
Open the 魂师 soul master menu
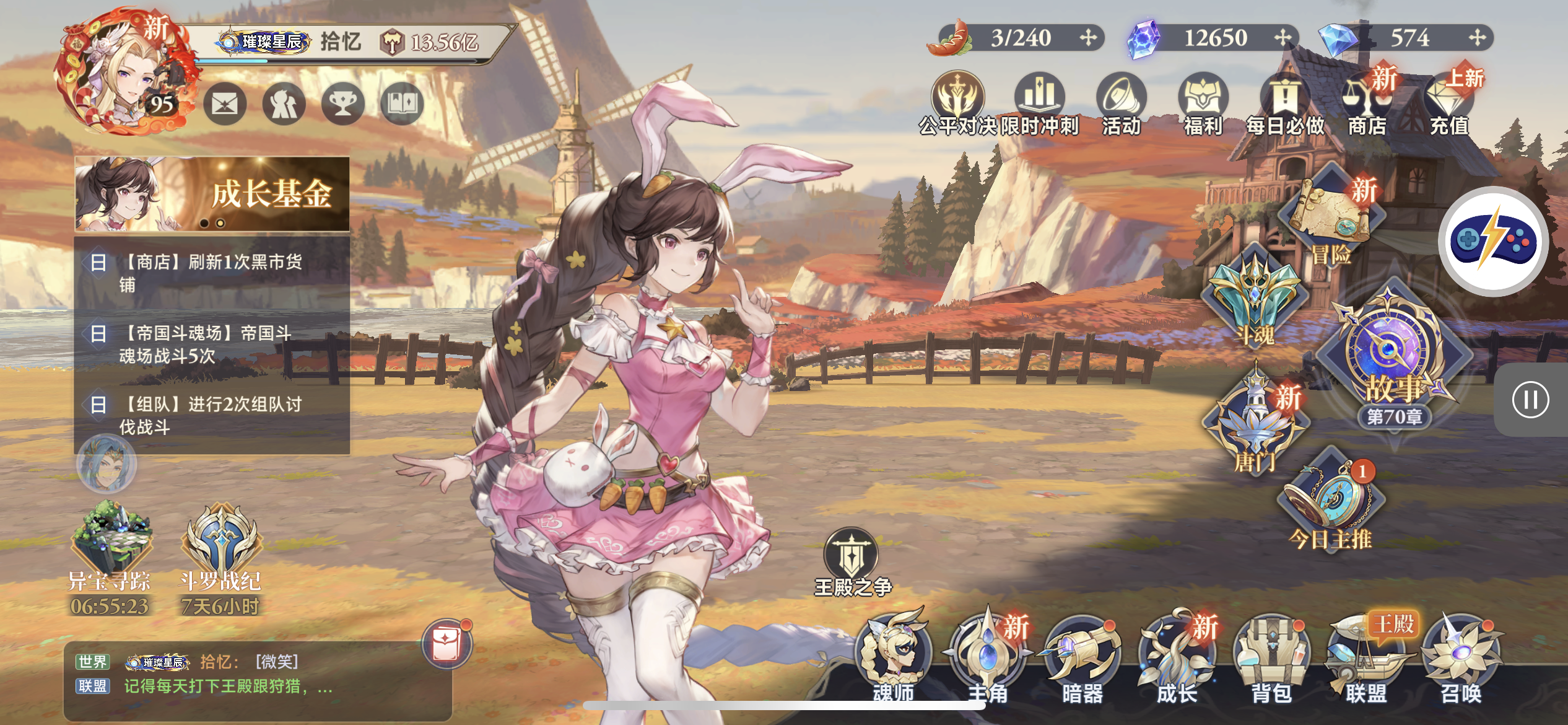[893, 657]
